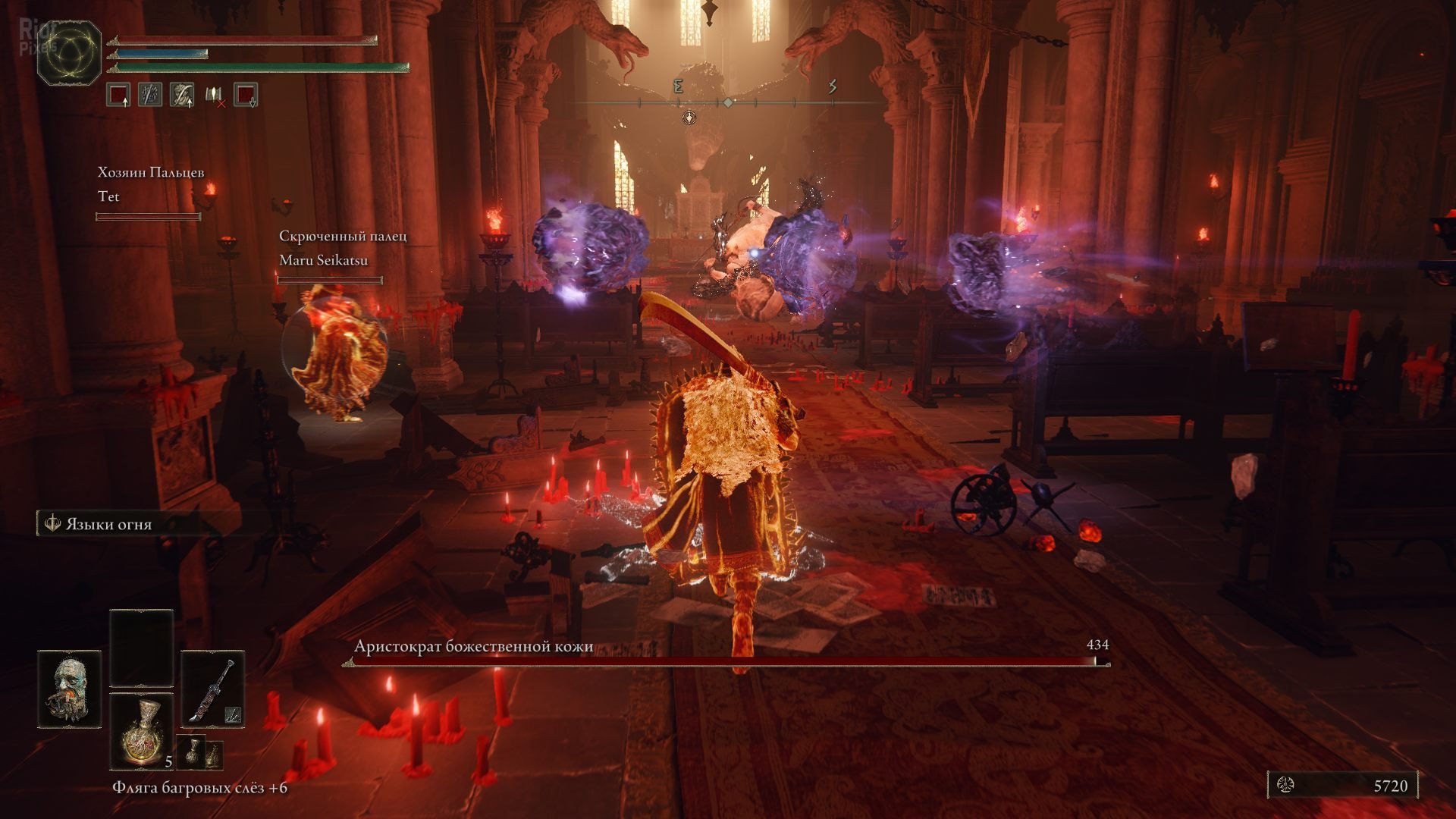This screenshot has width=1456, height=819.
Task: Click the compass bar at top center
Action: pyautogui.click(x=728, y=102)
